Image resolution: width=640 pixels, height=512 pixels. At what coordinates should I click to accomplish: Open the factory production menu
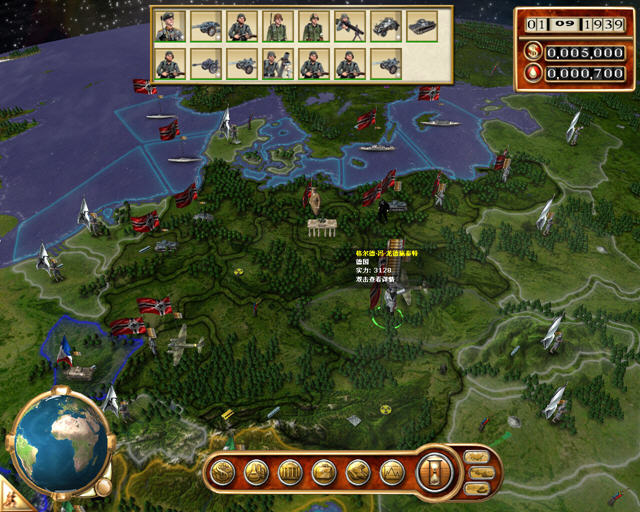click(324, 471)
